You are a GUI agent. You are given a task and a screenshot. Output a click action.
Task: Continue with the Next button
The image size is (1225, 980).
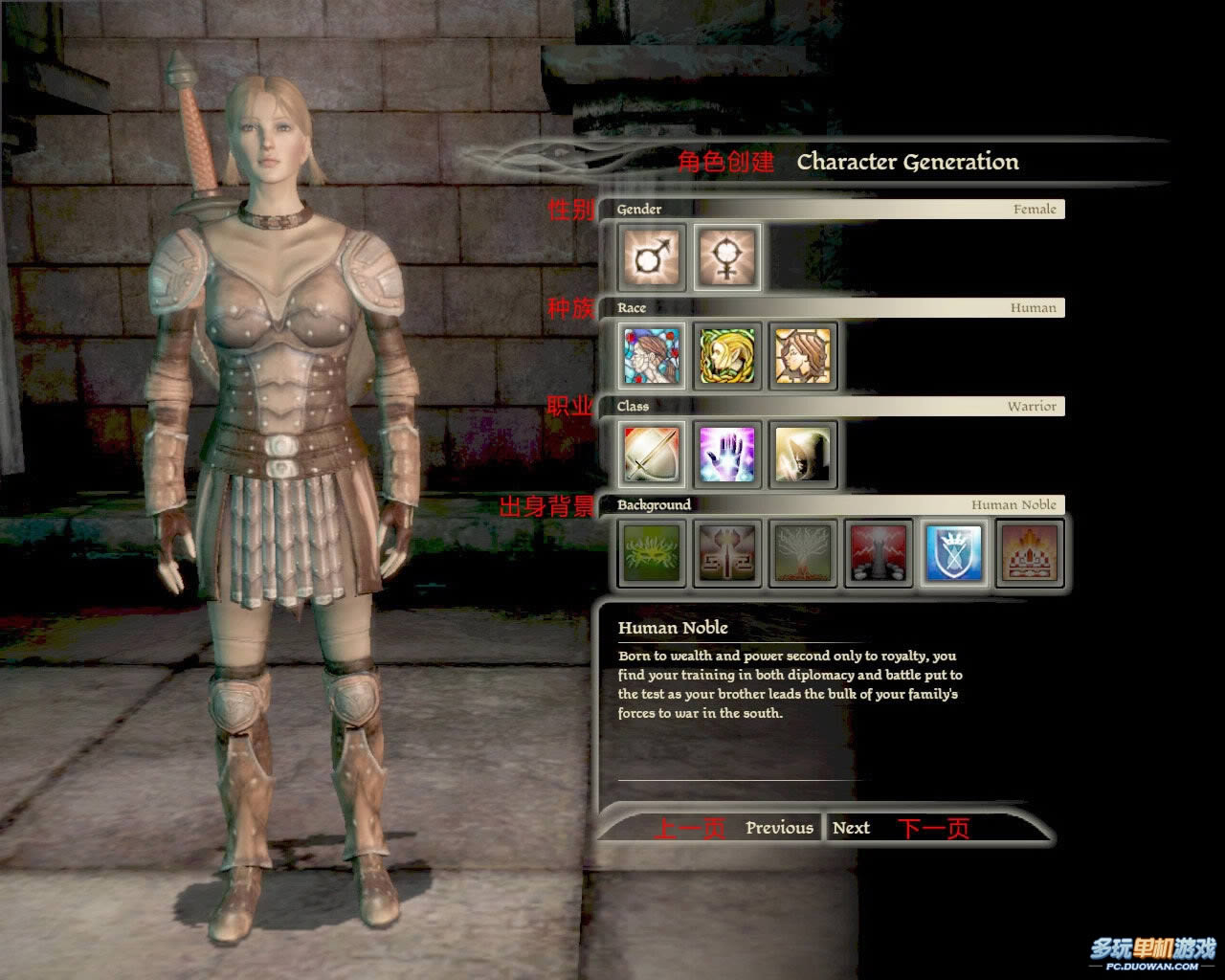[x=851, y=828]
